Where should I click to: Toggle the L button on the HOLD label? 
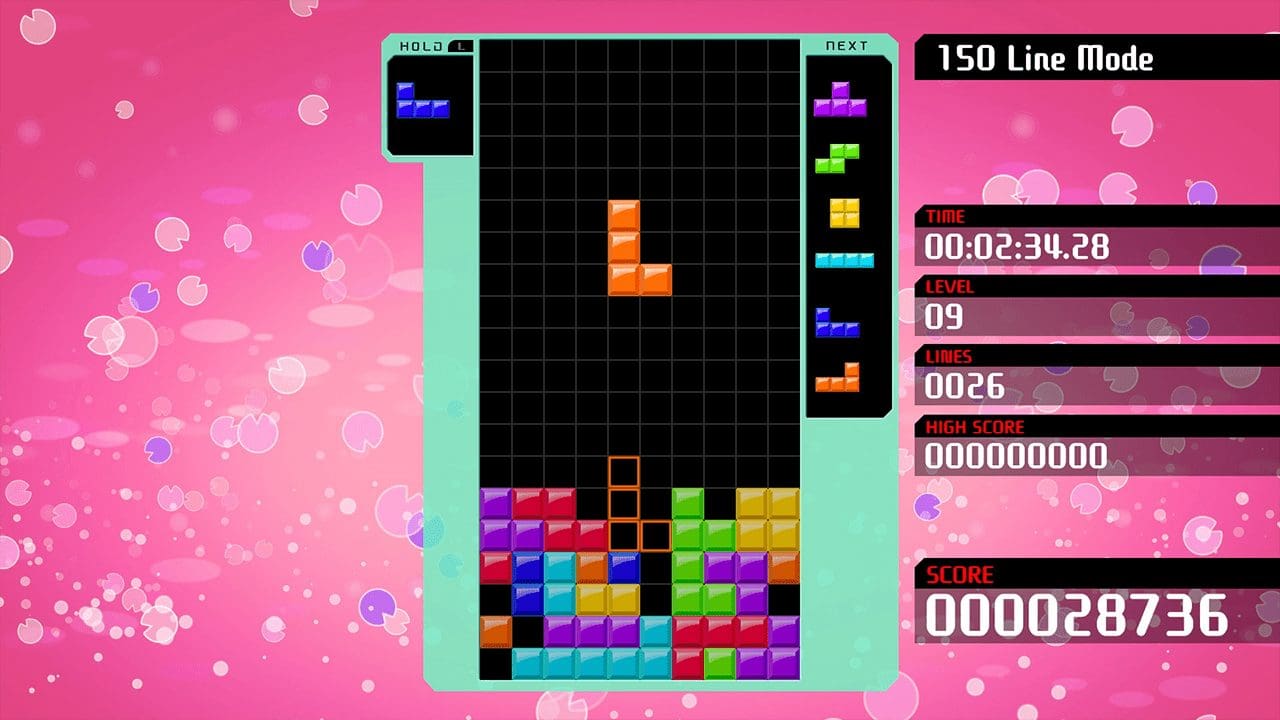click(459, 45)
